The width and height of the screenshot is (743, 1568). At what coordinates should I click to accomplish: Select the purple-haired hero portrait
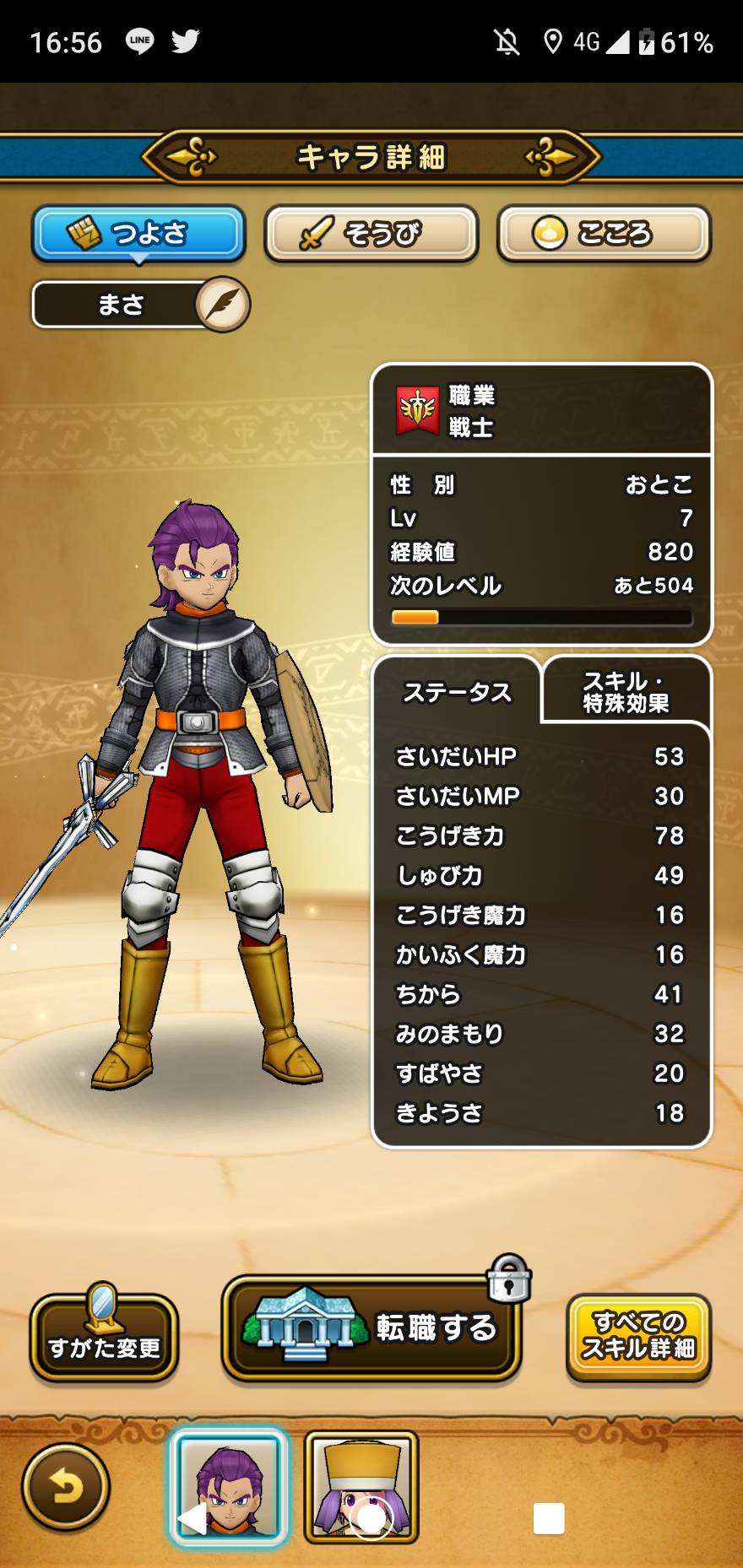pyautogui.click(x=228, y=1487)
